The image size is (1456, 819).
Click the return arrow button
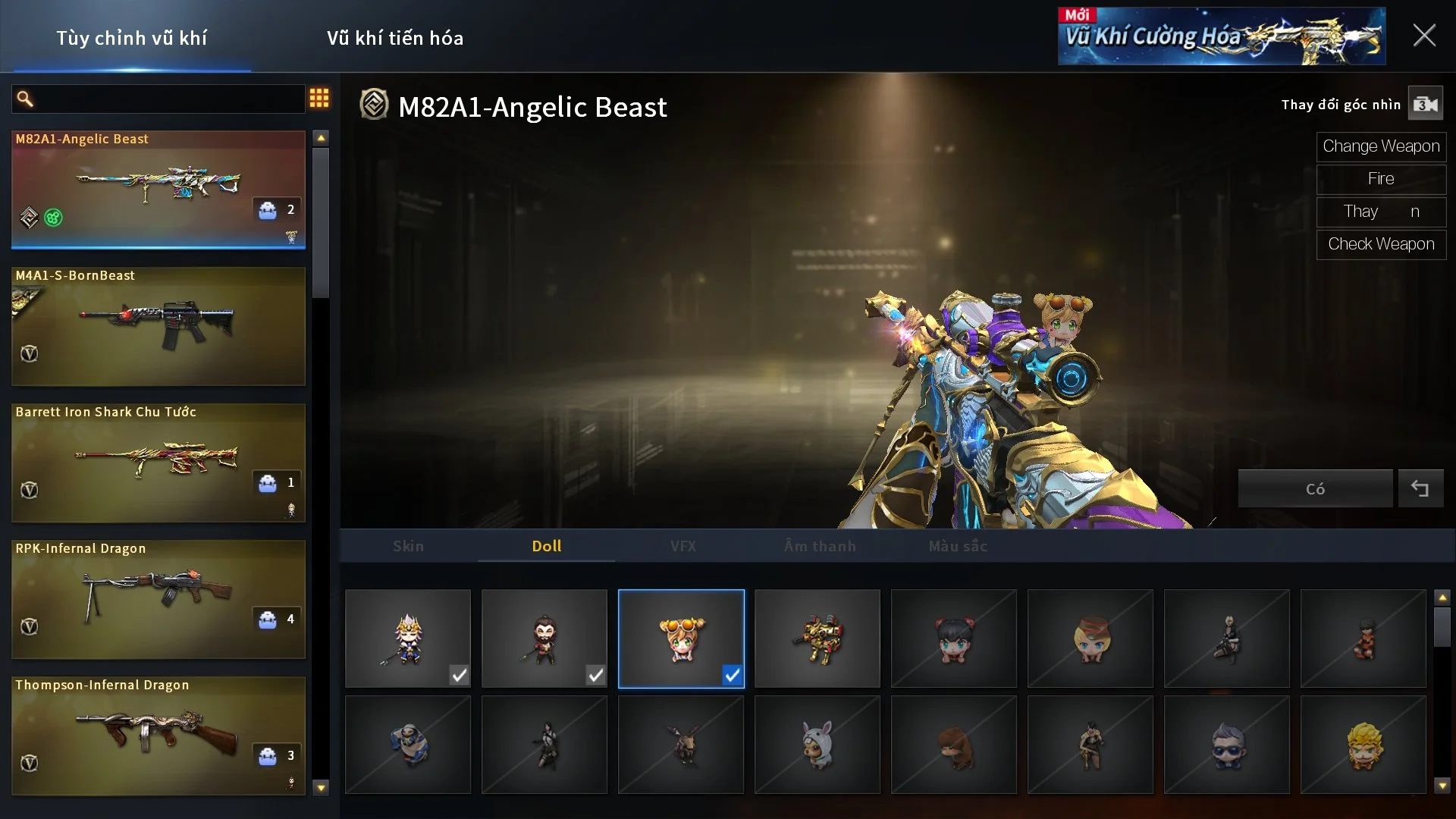pos(1420,489)
